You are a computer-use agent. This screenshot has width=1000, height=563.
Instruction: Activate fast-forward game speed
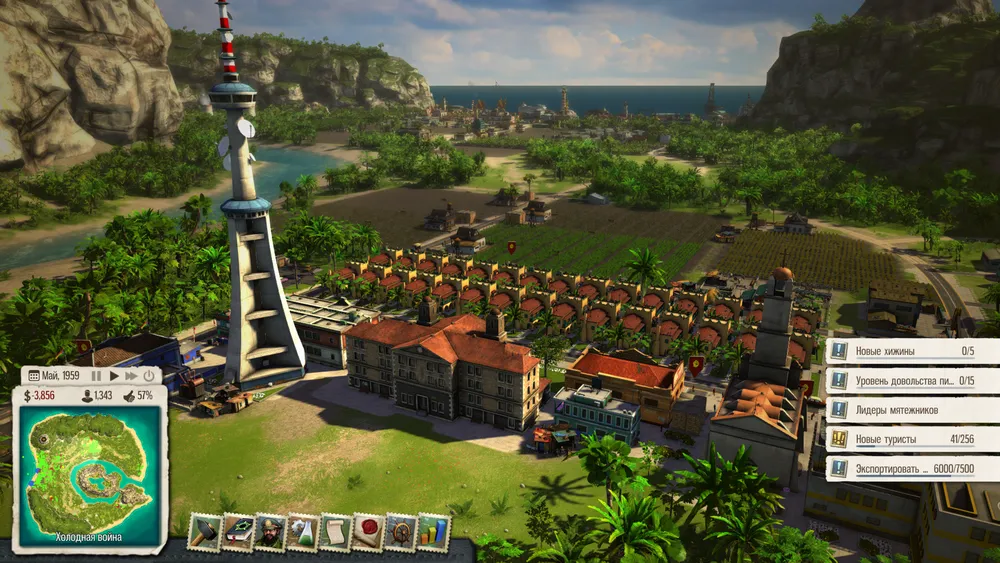click(131, 376)
